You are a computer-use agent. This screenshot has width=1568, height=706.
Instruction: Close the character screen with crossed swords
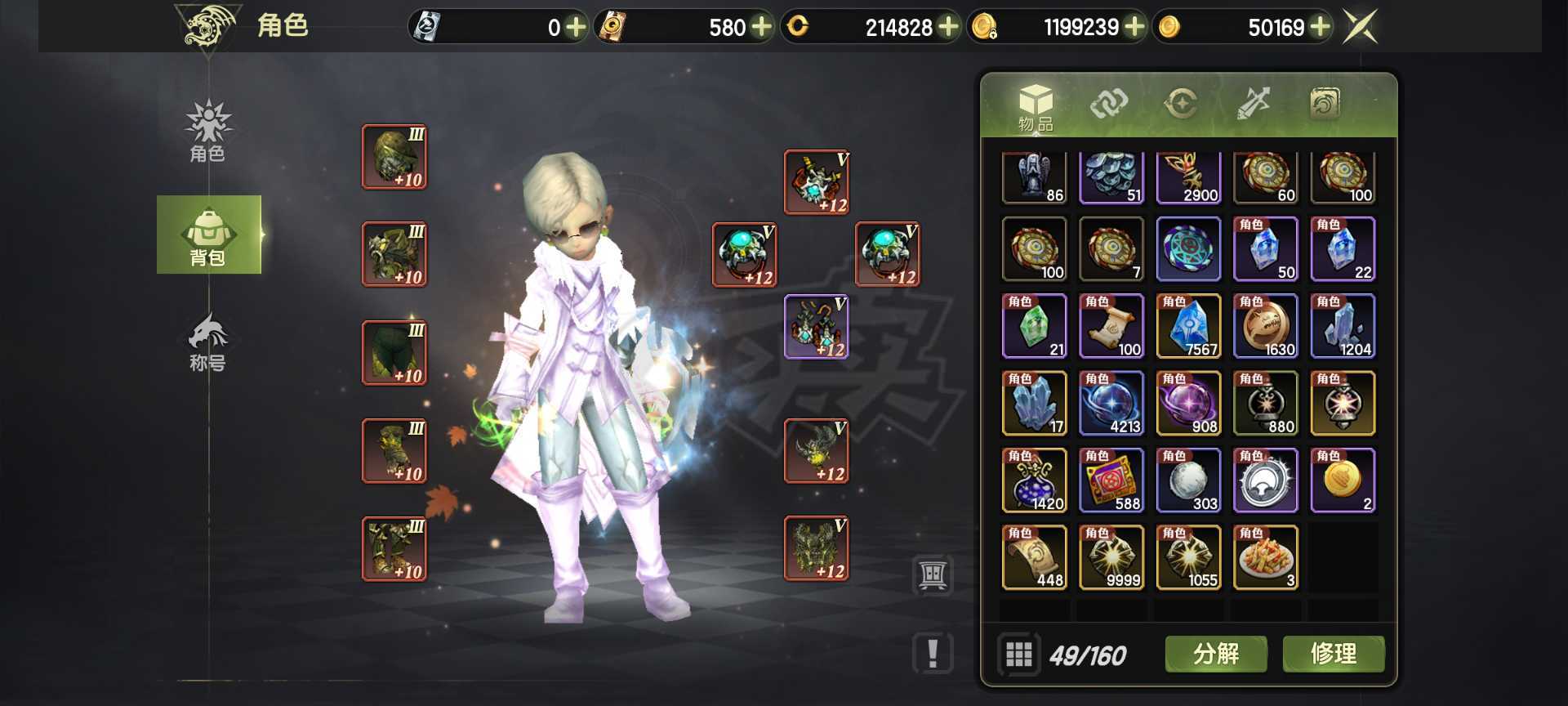[x=1361, y=27]
